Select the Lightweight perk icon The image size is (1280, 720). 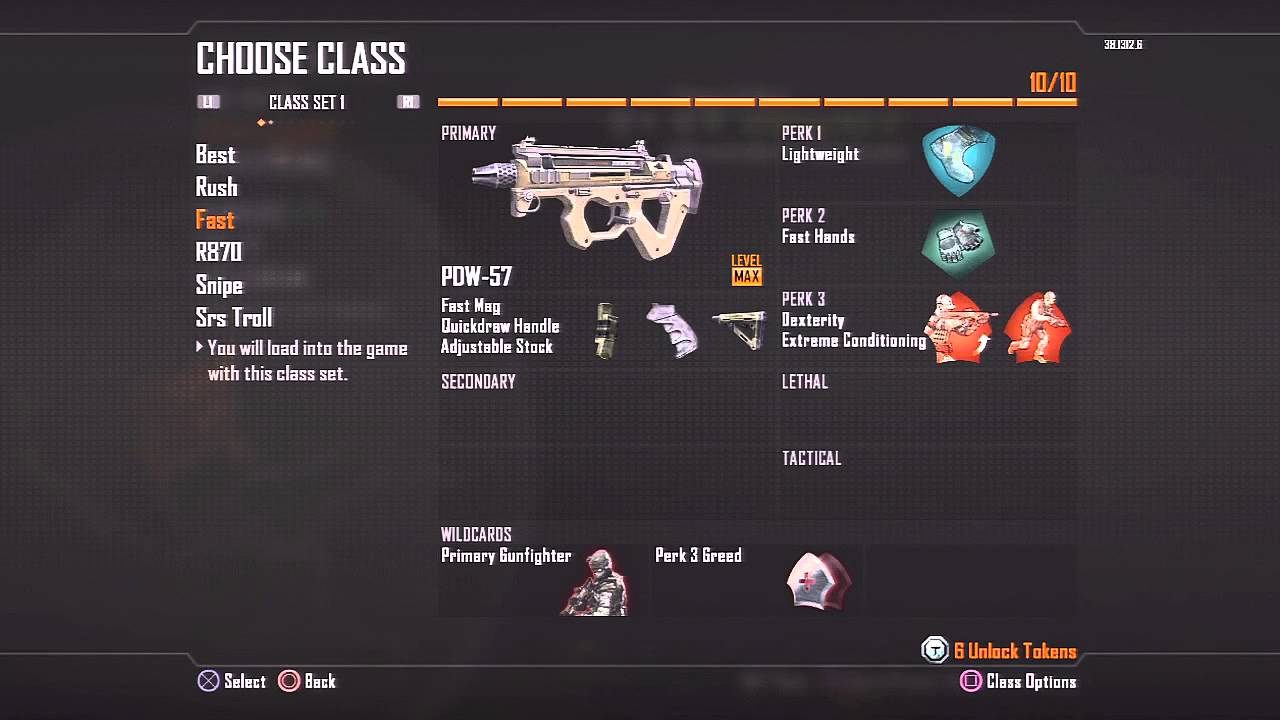pos(958,158)
